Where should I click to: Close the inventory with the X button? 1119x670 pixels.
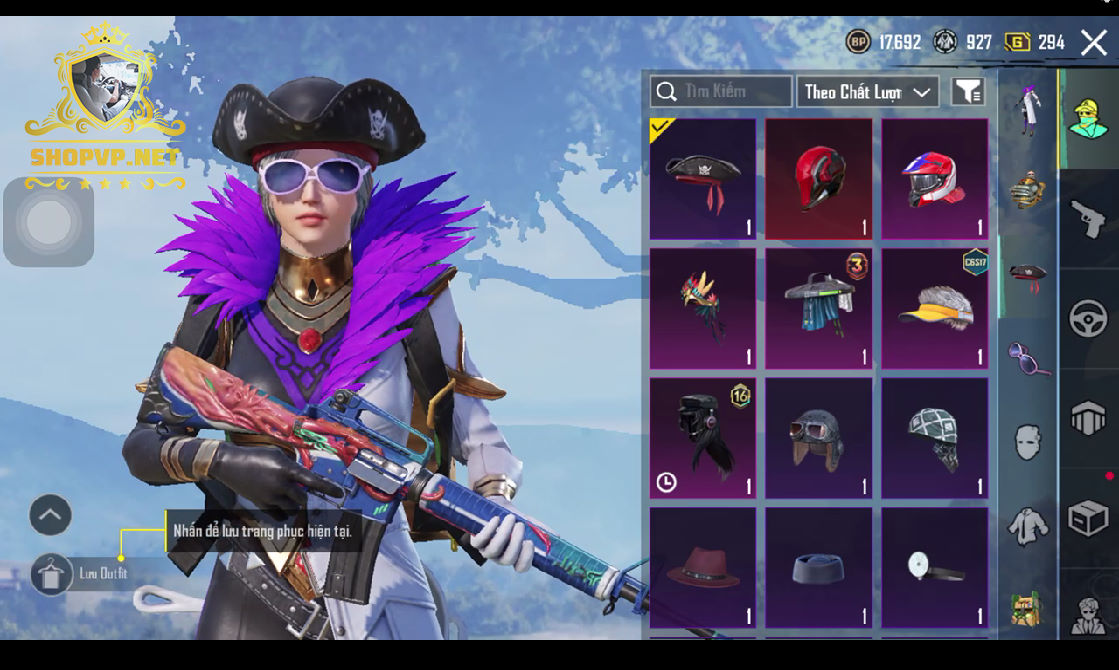1093,42
